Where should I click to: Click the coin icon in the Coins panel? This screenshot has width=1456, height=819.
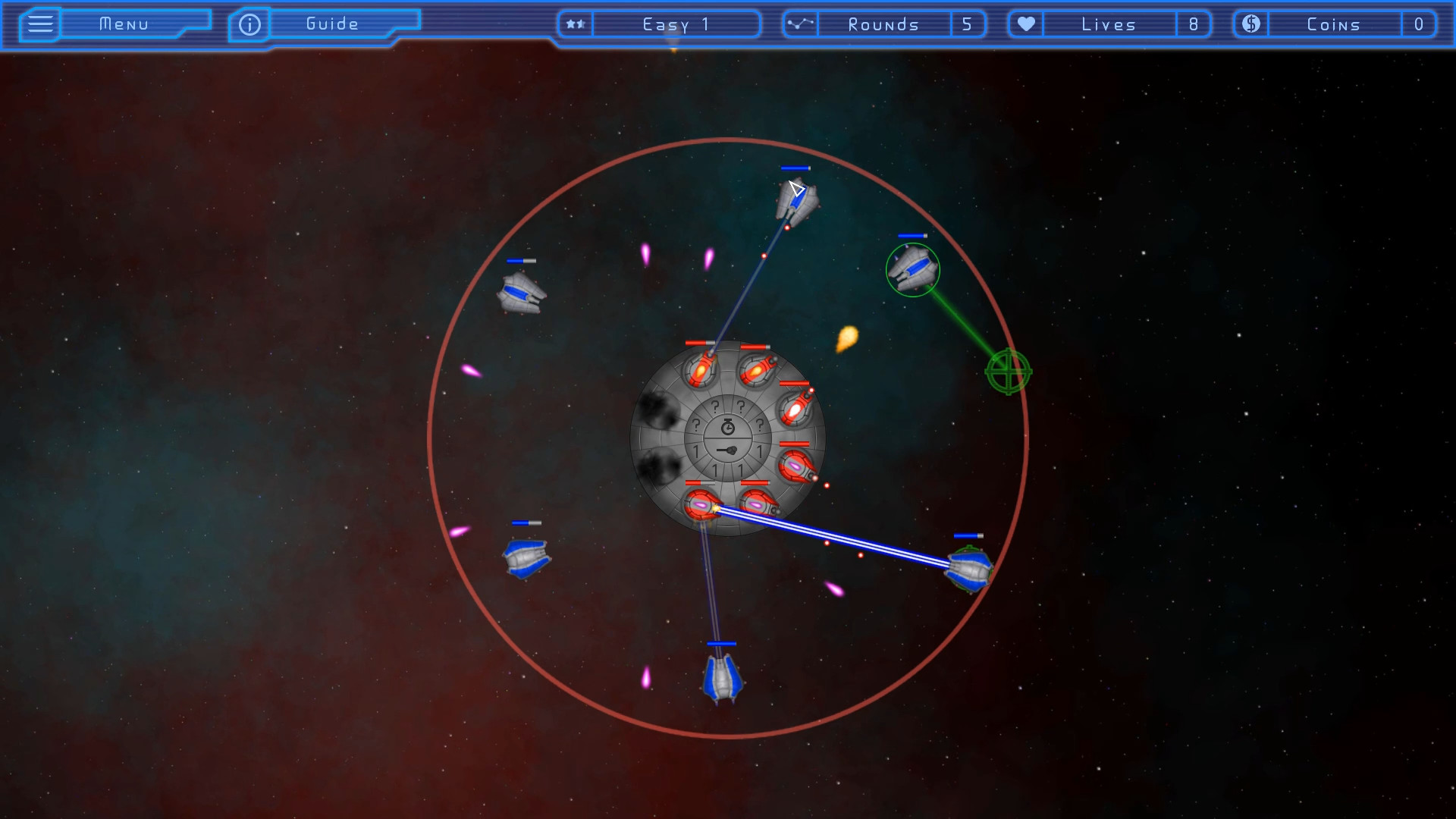pyautogui.click(x=1250, y=24)
